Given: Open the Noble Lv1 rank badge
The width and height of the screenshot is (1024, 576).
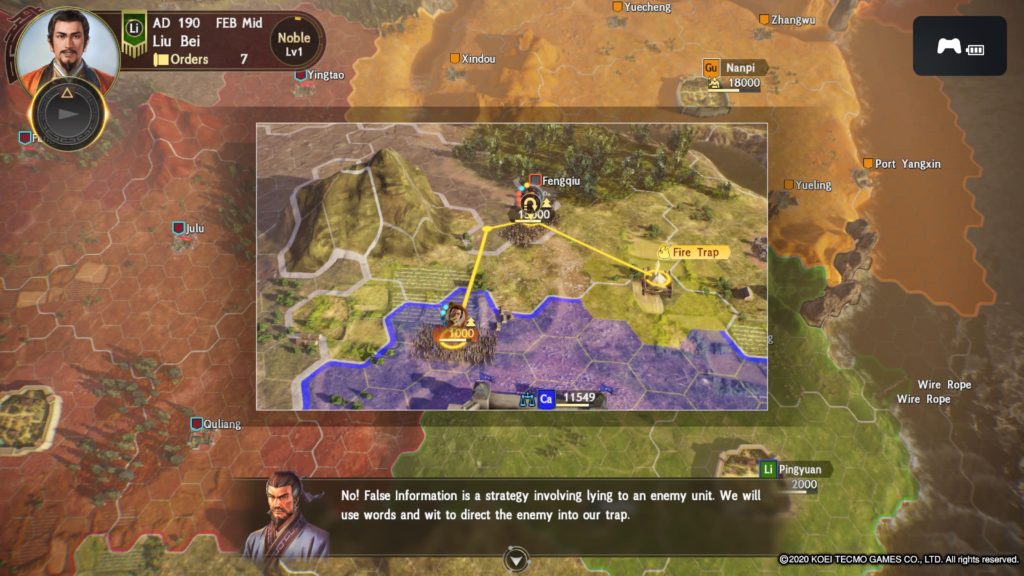Looking at the screenshot, I should pos(293,45).
